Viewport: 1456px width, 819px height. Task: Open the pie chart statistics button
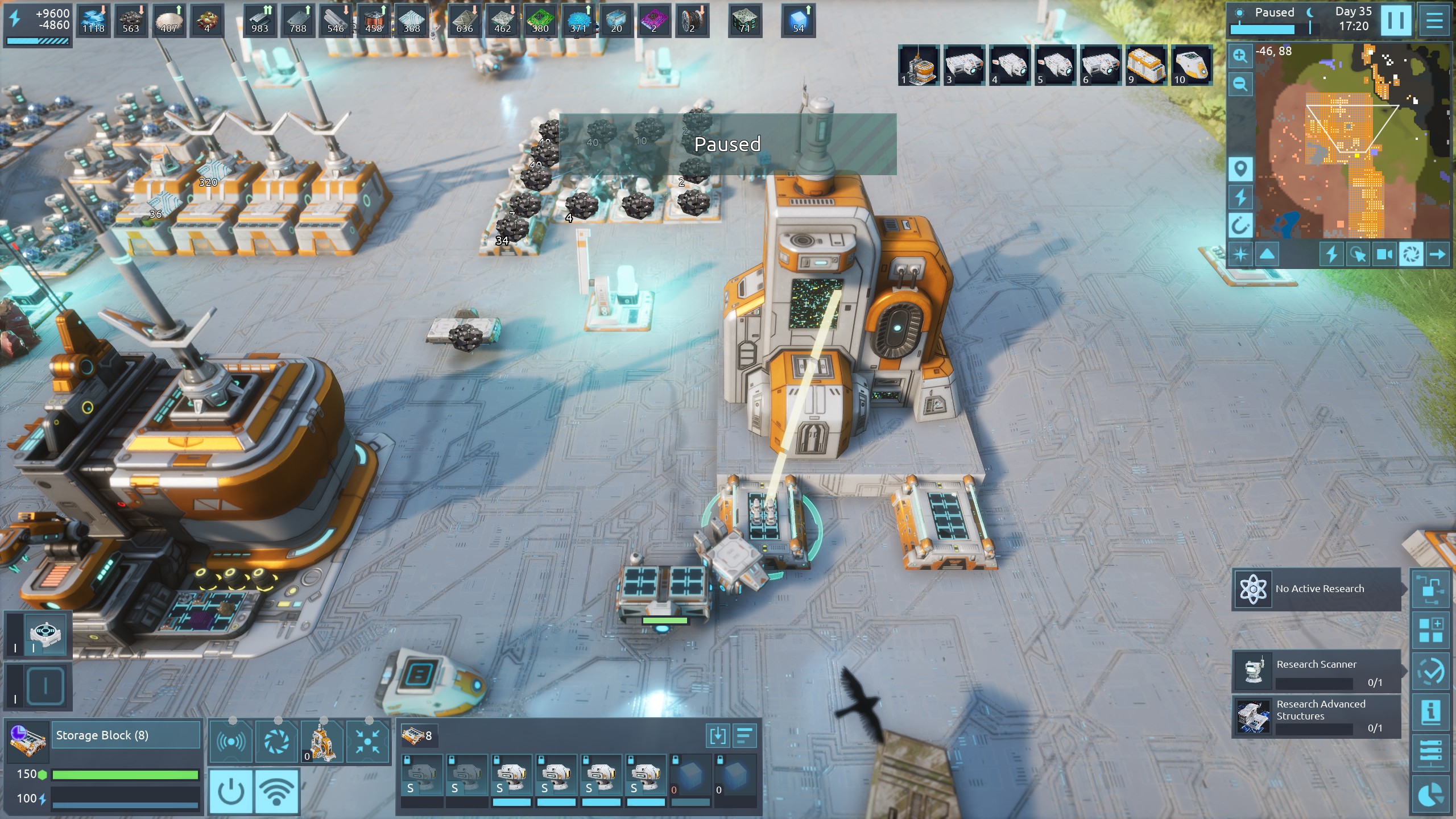coord(1430,795)
